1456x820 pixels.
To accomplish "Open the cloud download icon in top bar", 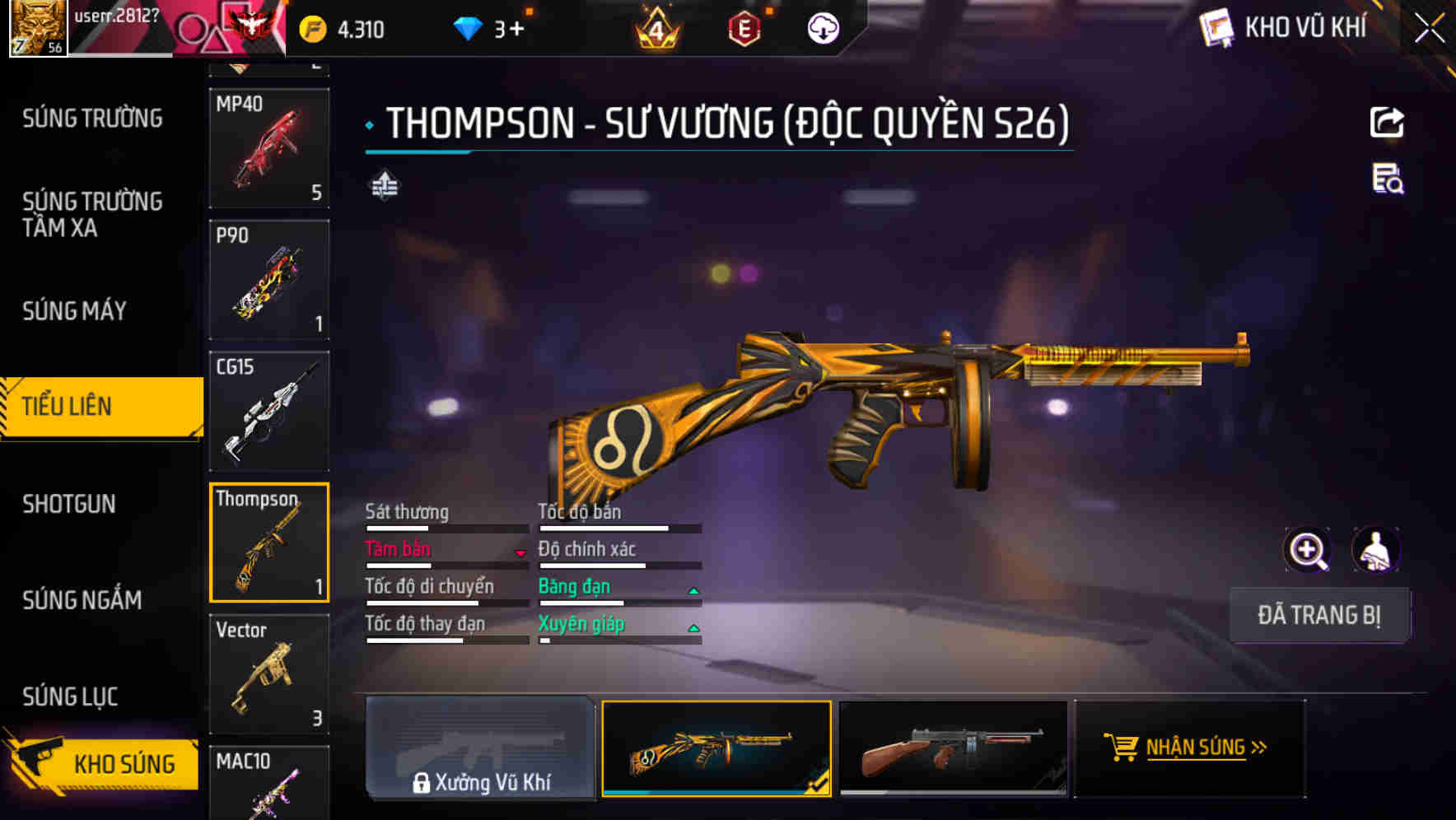I will (821, 30).
